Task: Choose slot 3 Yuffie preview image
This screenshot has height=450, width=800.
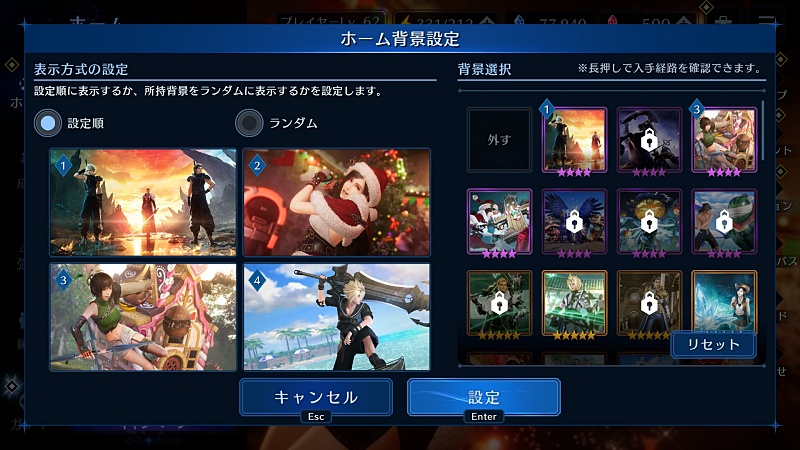Action: pyautogui.click(x=143, y=317)
